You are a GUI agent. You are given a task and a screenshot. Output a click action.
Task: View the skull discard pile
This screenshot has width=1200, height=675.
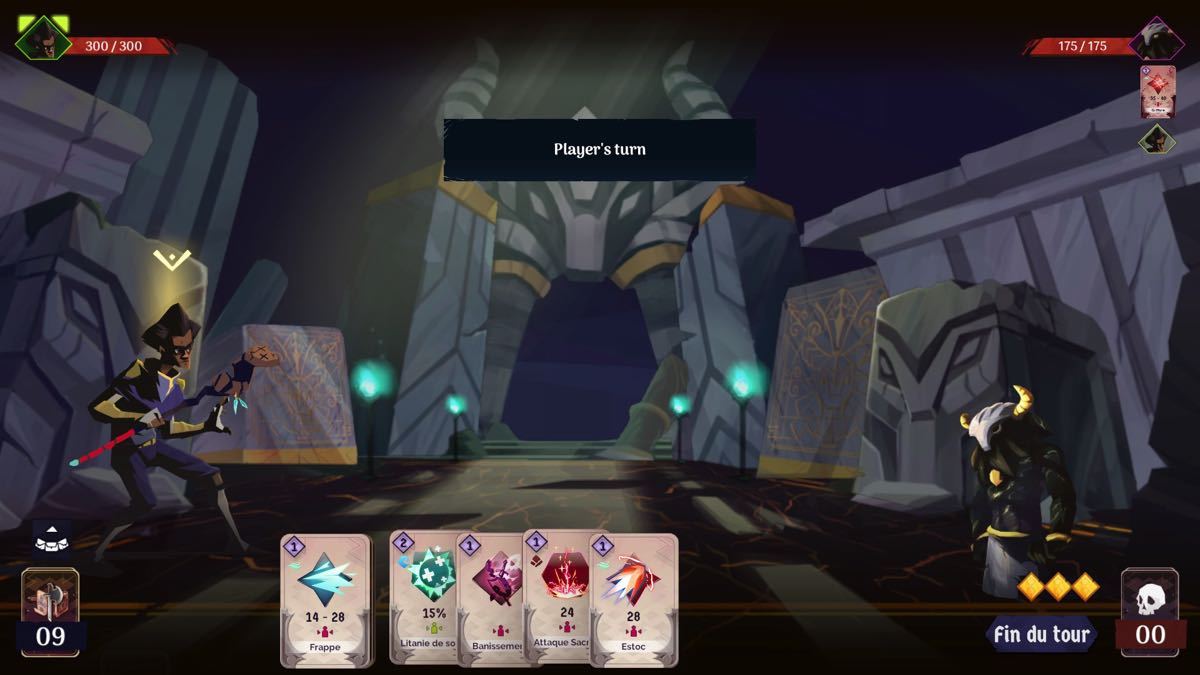(1149, 610)
